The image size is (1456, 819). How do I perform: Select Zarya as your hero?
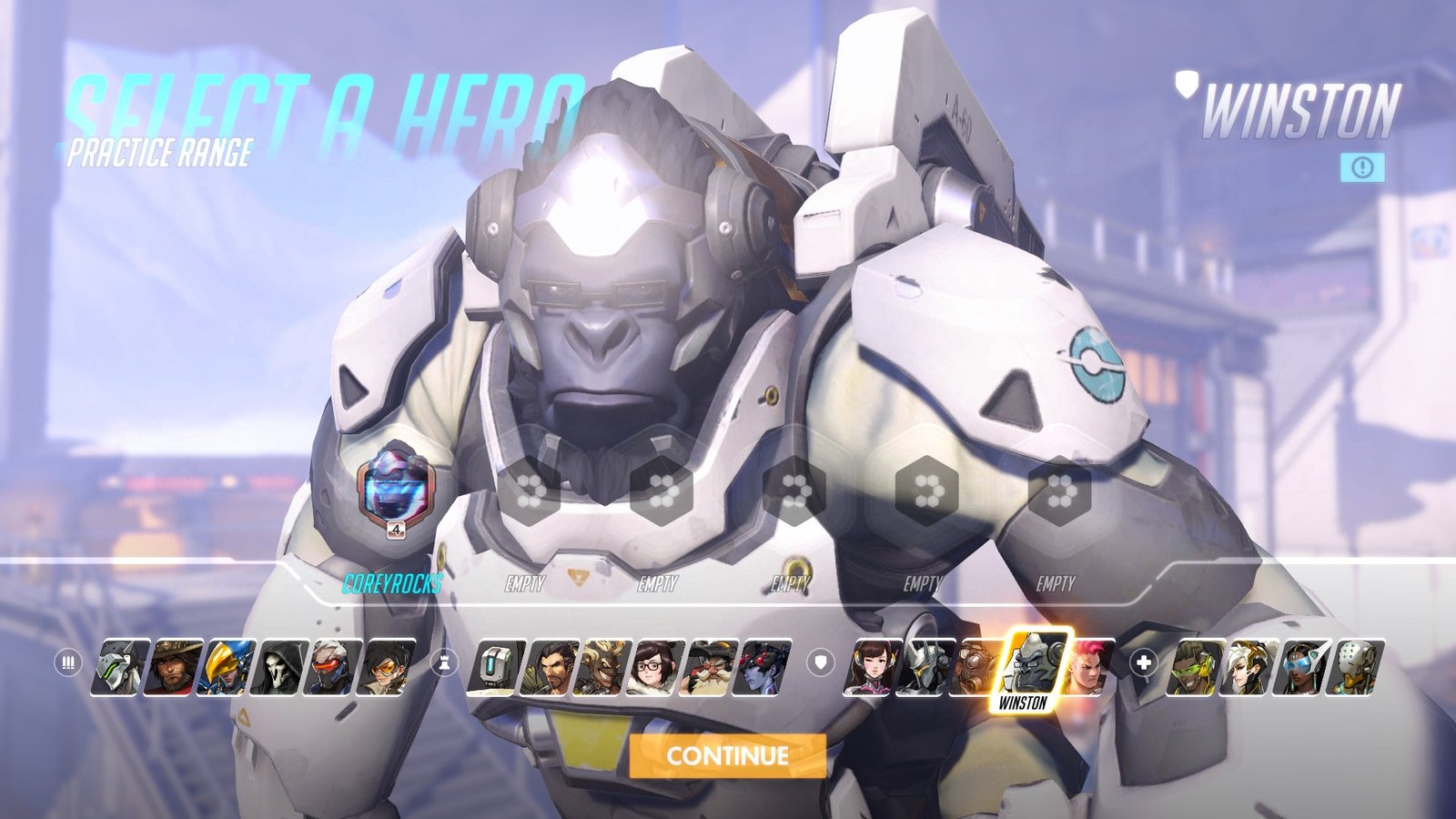1087,668
